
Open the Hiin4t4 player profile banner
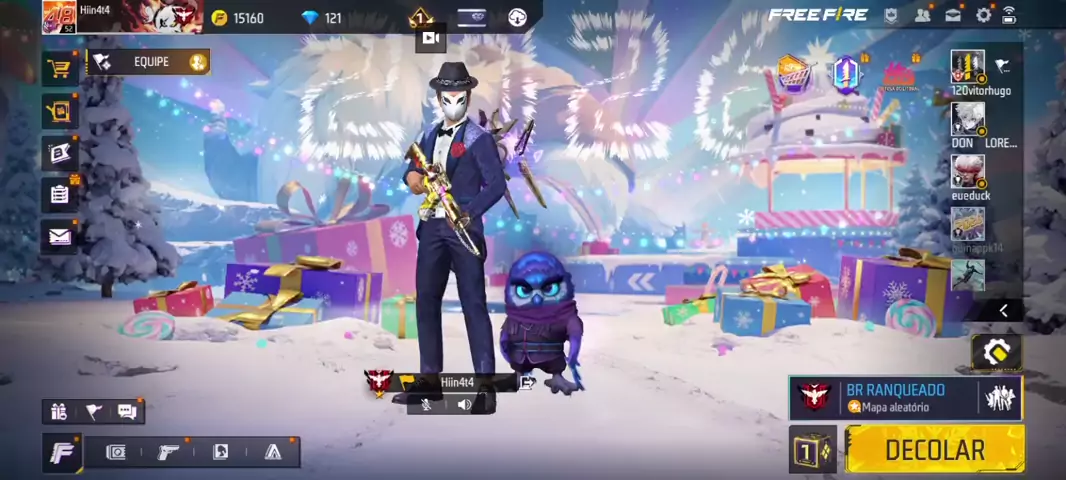click(120, 16)
